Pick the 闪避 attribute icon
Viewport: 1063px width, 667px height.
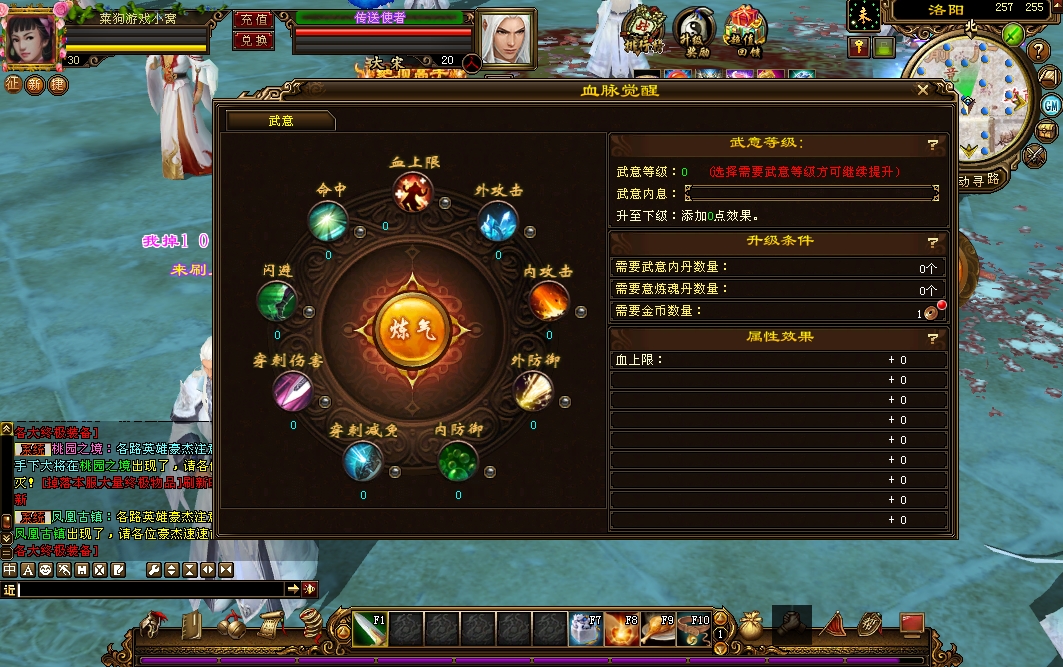tap(277, 301)
